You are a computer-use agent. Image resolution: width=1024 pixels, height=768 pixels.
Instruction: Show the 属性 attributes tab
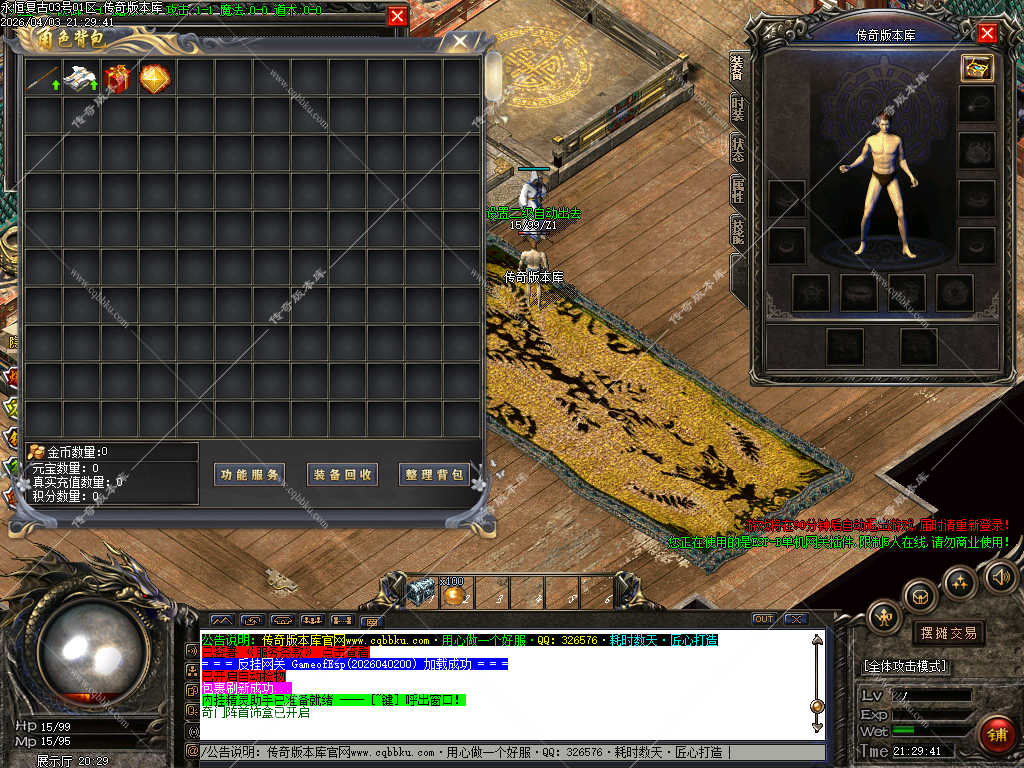(738, 191)
